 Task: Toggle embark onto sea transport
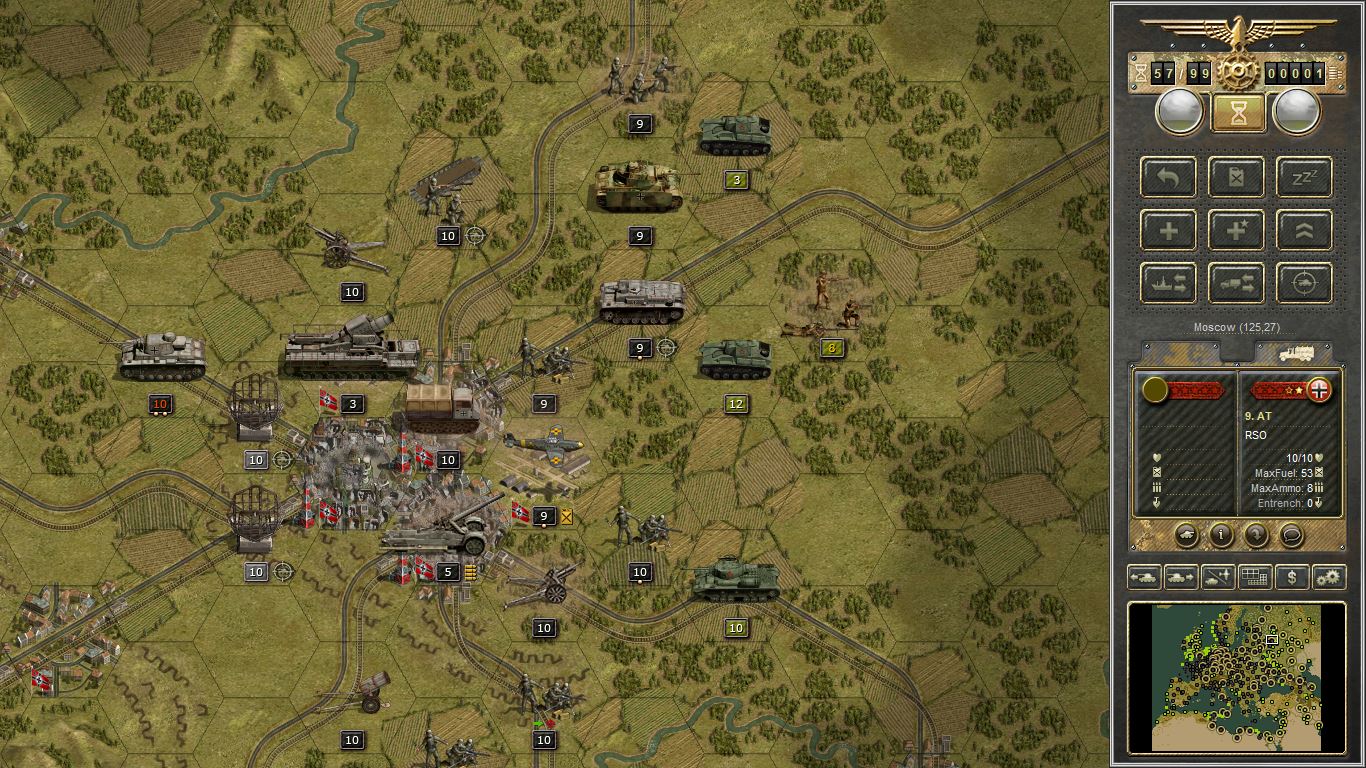point(1167,283)
